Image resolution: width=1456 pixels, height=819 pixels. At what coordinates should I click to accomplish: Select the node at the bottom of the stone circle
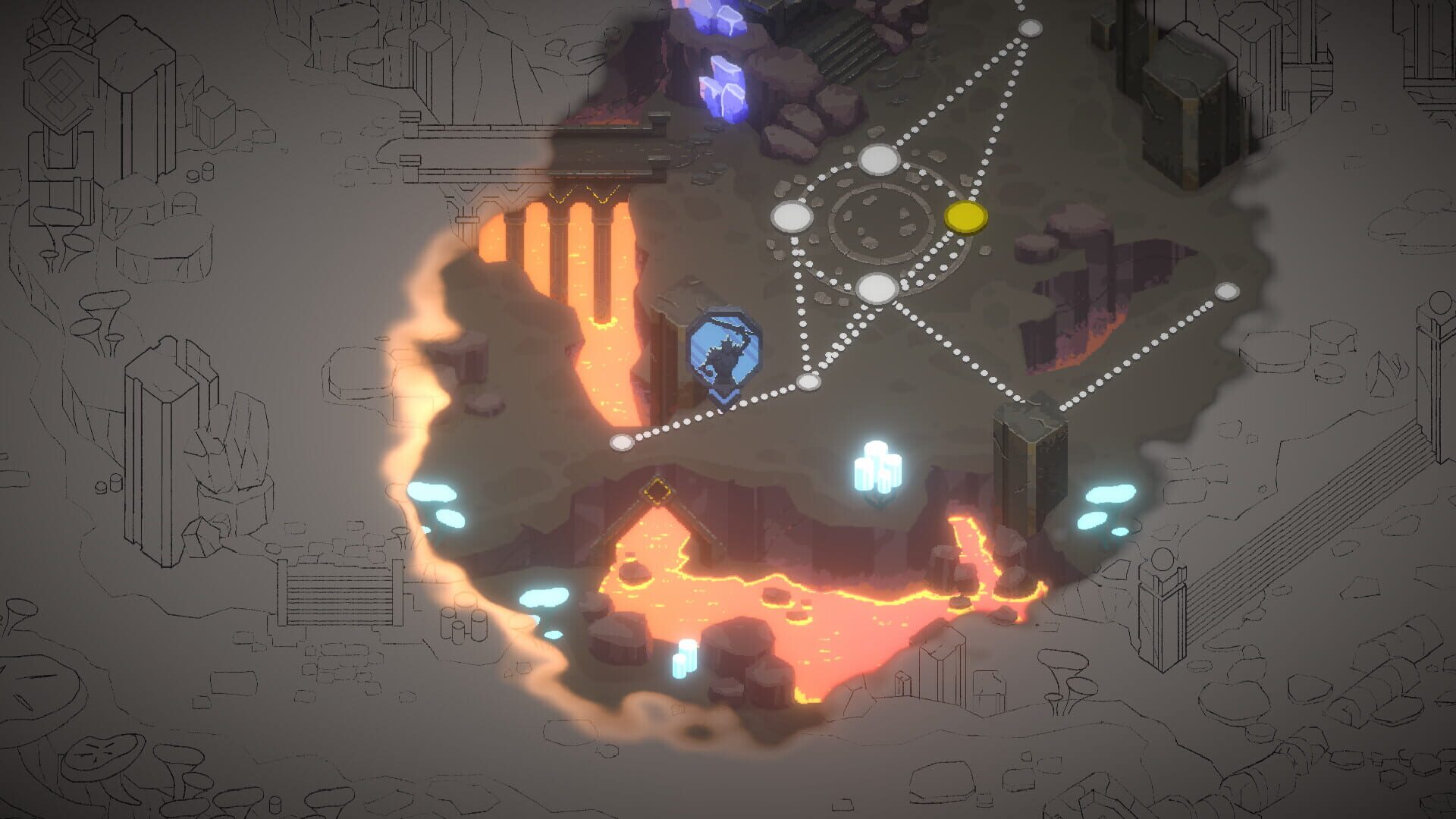(876, 288)
